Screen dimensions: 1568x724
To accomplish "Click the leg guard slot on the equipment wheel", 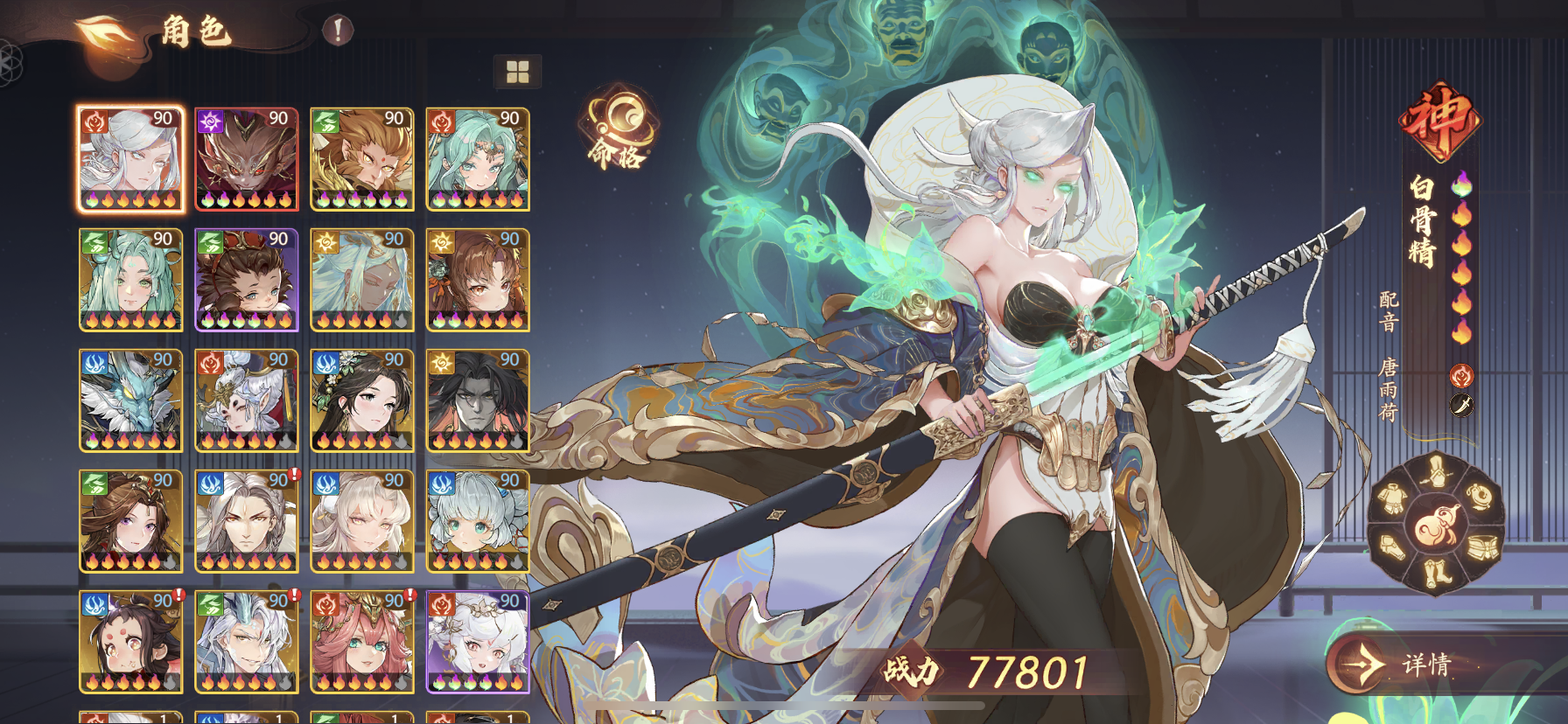I will [1391, 546].
